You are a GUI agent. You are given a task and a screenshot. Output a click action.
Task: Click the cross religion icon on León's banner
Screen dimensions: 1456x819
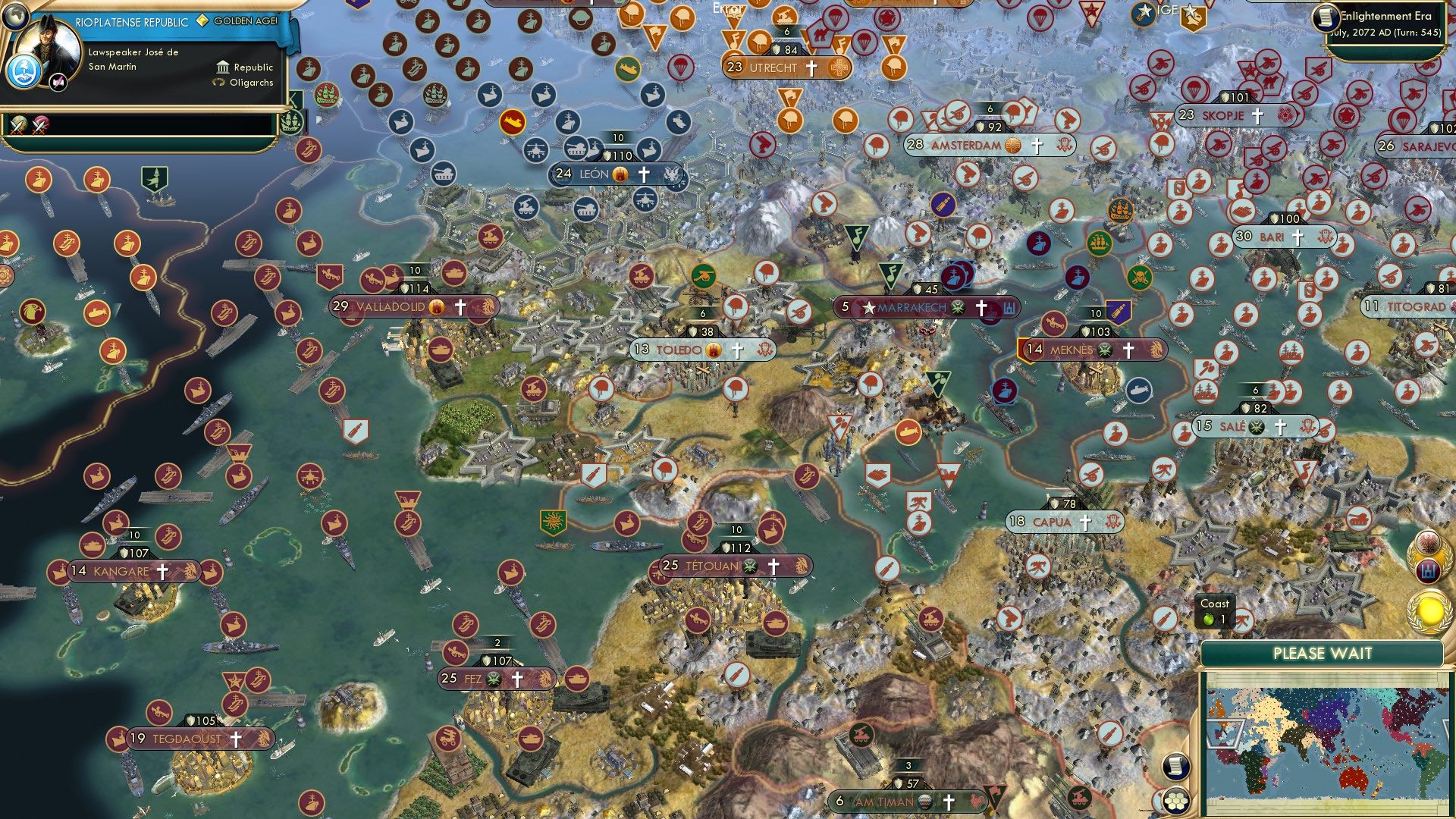pos(644,174)
